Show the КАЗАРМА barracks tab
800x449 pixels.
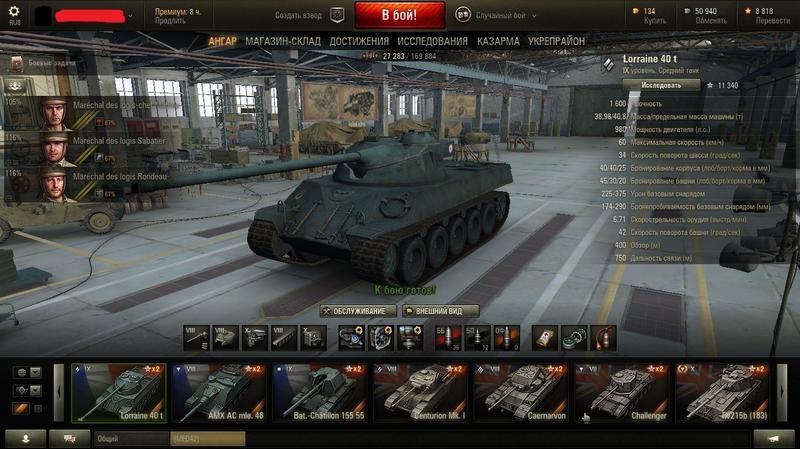498,41
